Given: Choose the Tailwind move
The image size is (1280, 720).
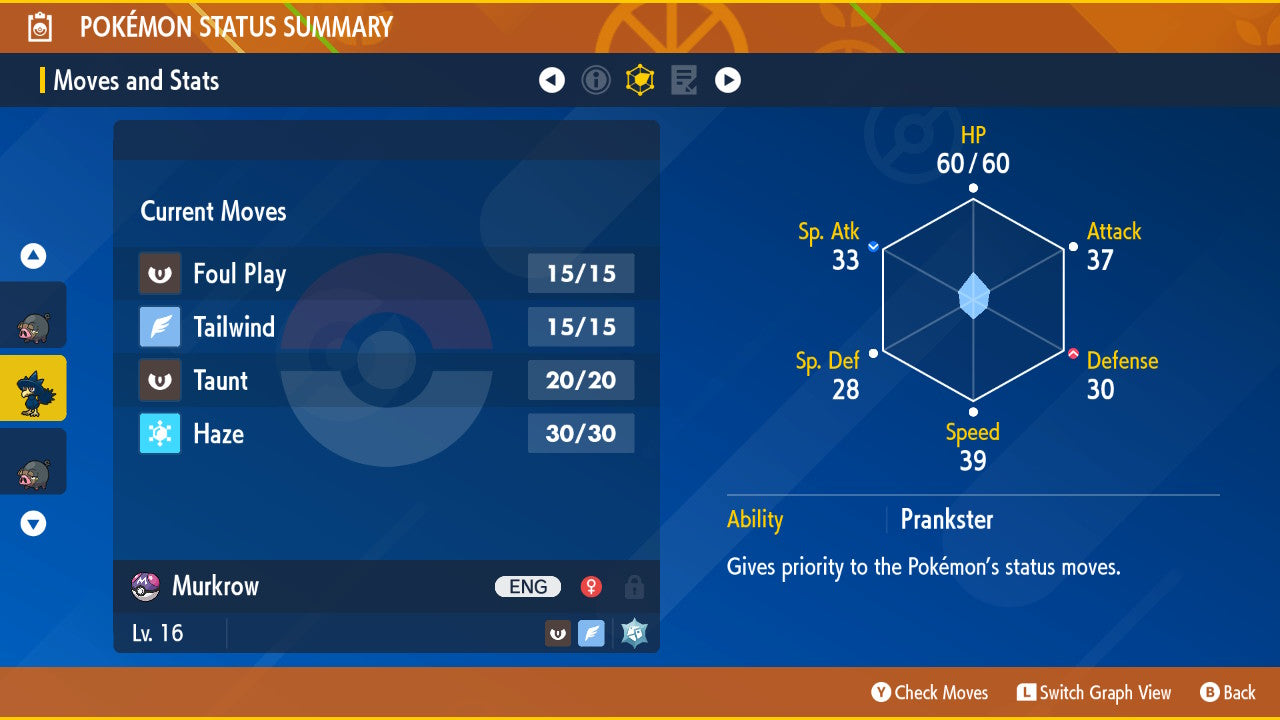Looking at the screenshot, I should pyautogui.click(x=386, y=327).
